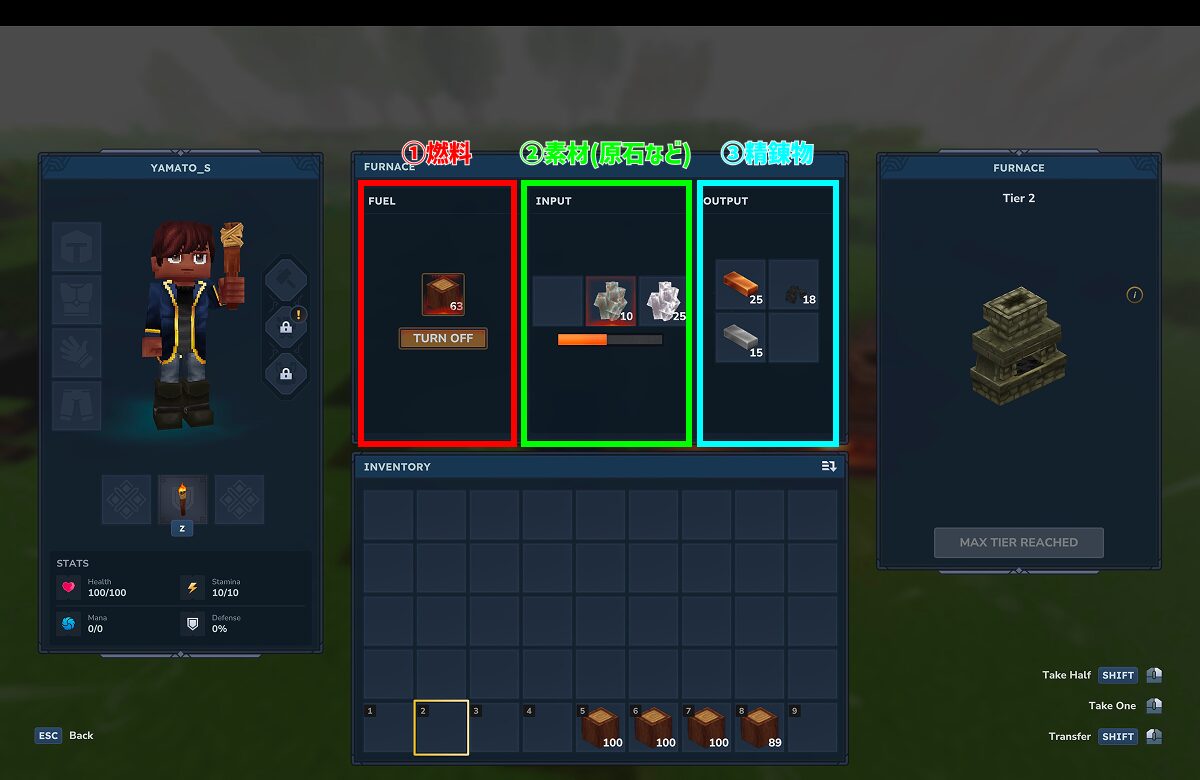Grab the 15 iron ingots from output
The height and width of the screenshot is (780, 1200).
pos(741,338)
